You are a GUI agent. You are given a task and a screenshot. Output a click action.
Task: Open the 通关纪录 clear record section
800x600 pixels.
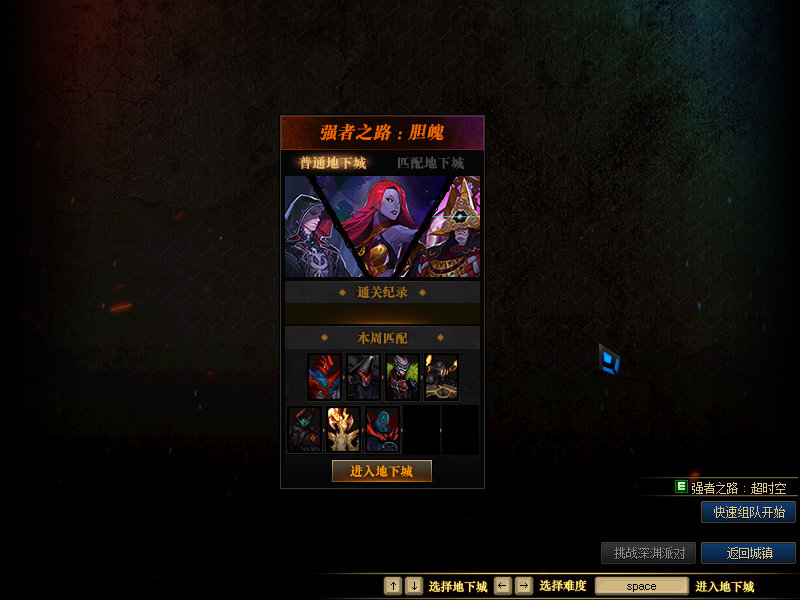(x=382, y=292)
